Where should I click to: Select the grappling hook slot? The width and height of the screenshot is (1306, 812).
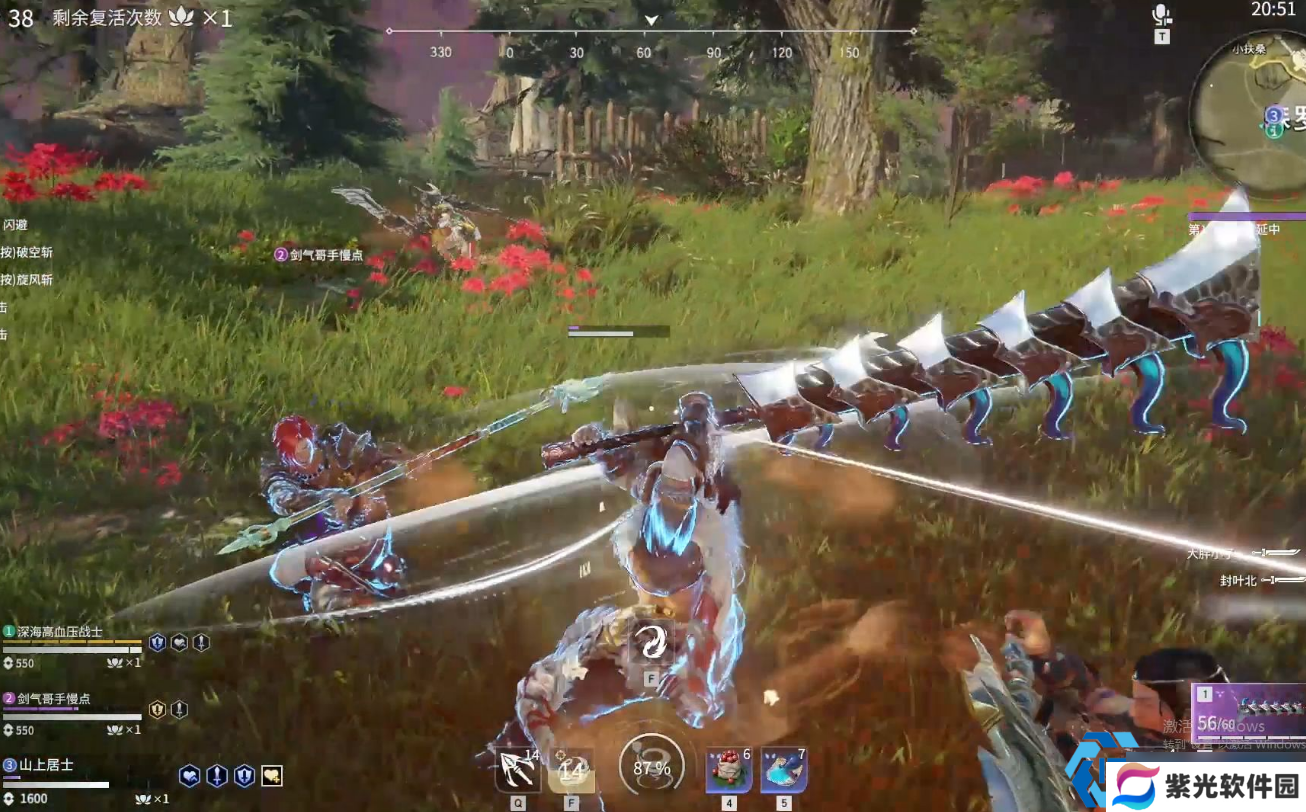517,770
